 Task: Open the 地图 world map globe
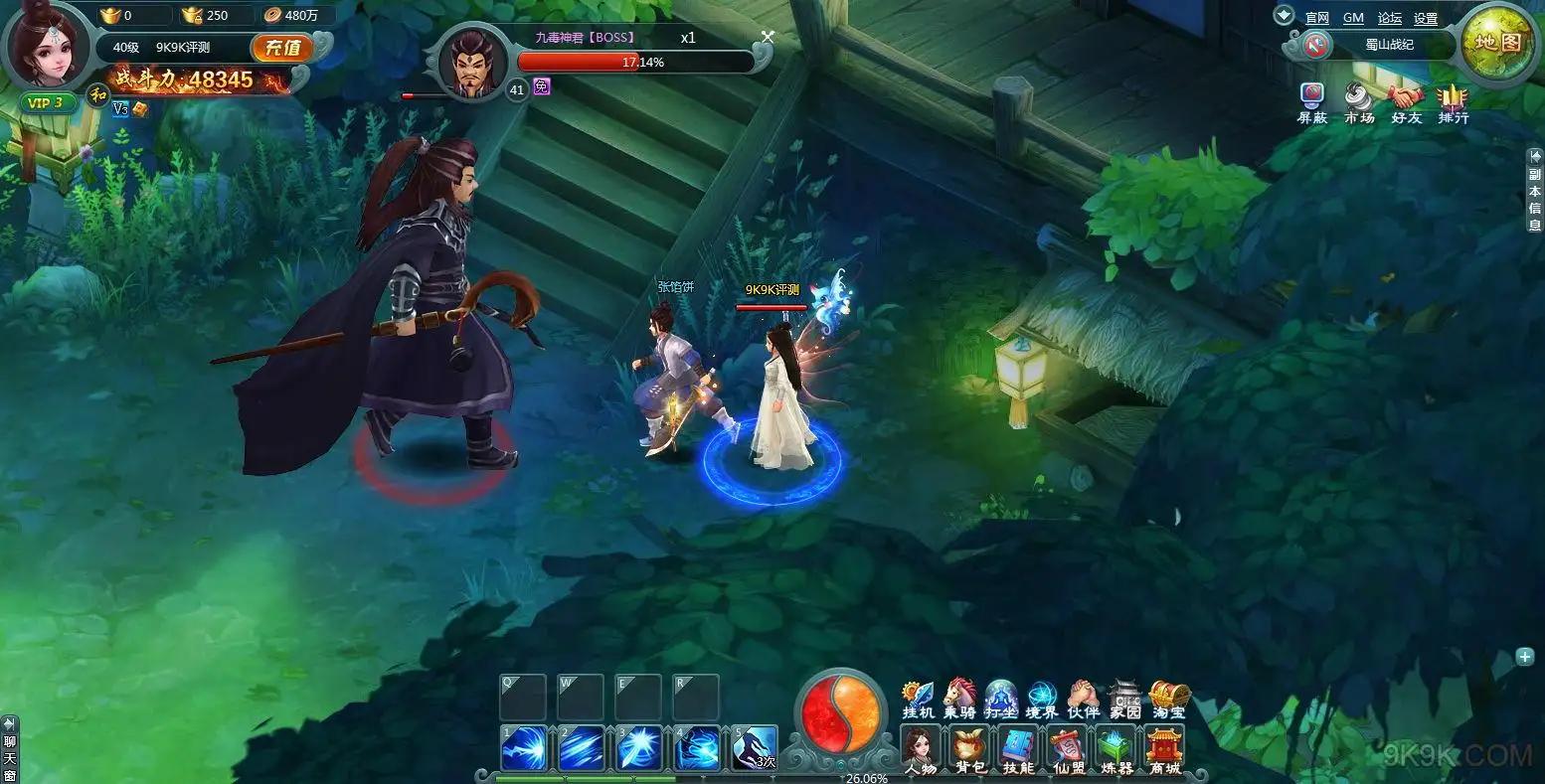tap(1497, 43)
